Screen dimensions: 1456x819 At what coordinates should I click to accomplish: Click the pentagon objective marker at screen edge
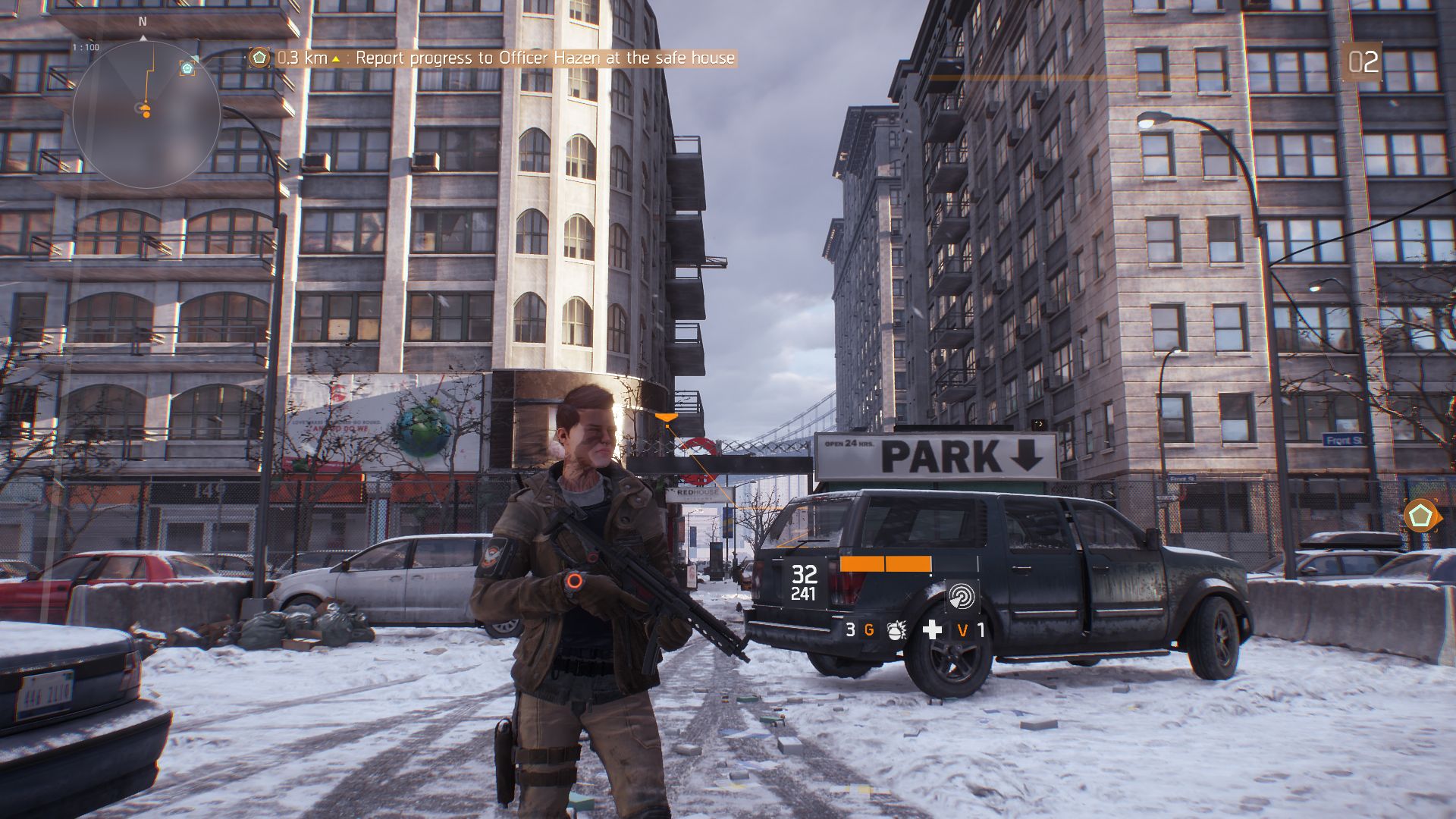[x=1420, y=516]
